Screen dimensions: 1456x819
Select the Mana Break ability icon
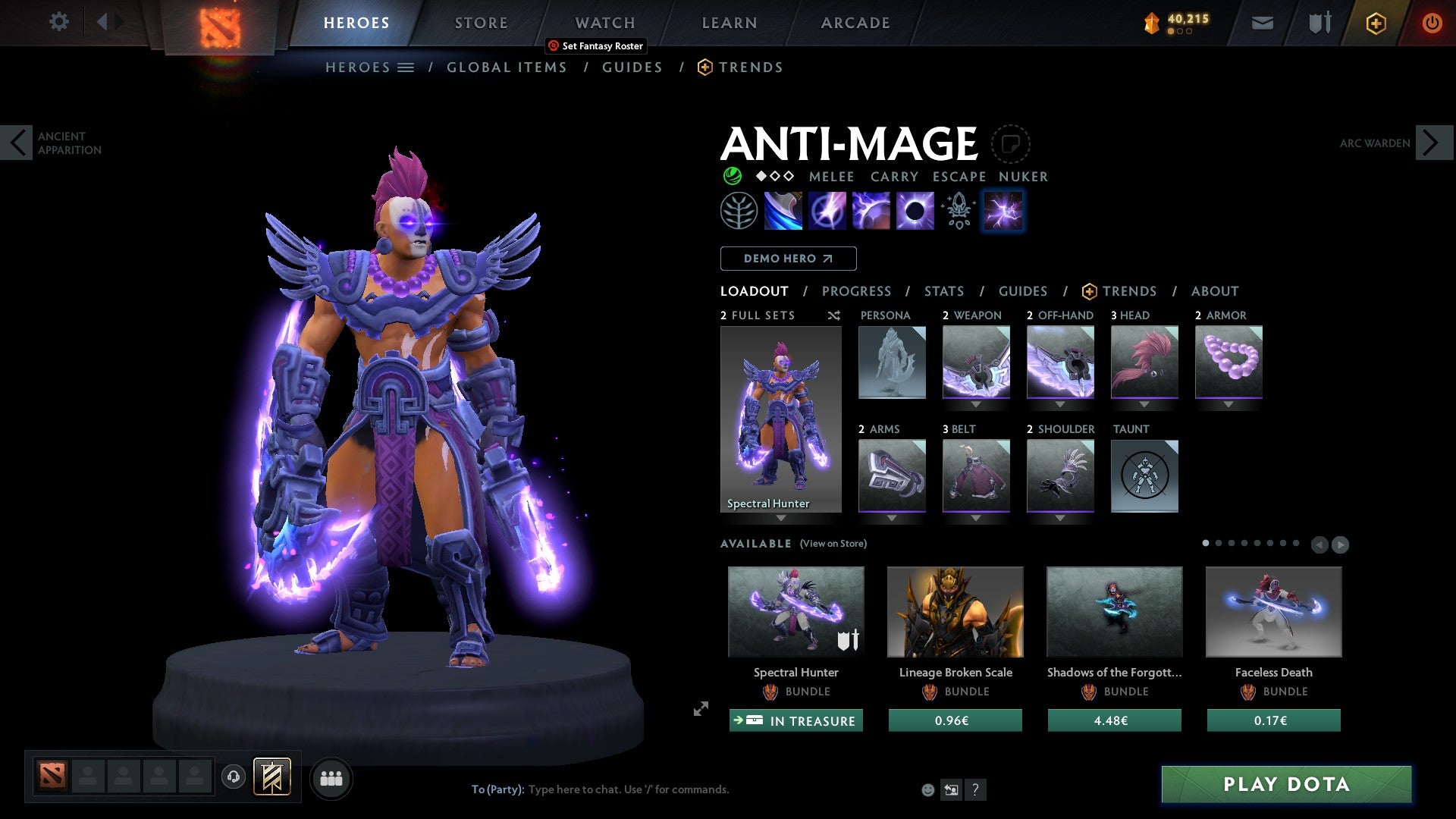[x=785, y=210]
